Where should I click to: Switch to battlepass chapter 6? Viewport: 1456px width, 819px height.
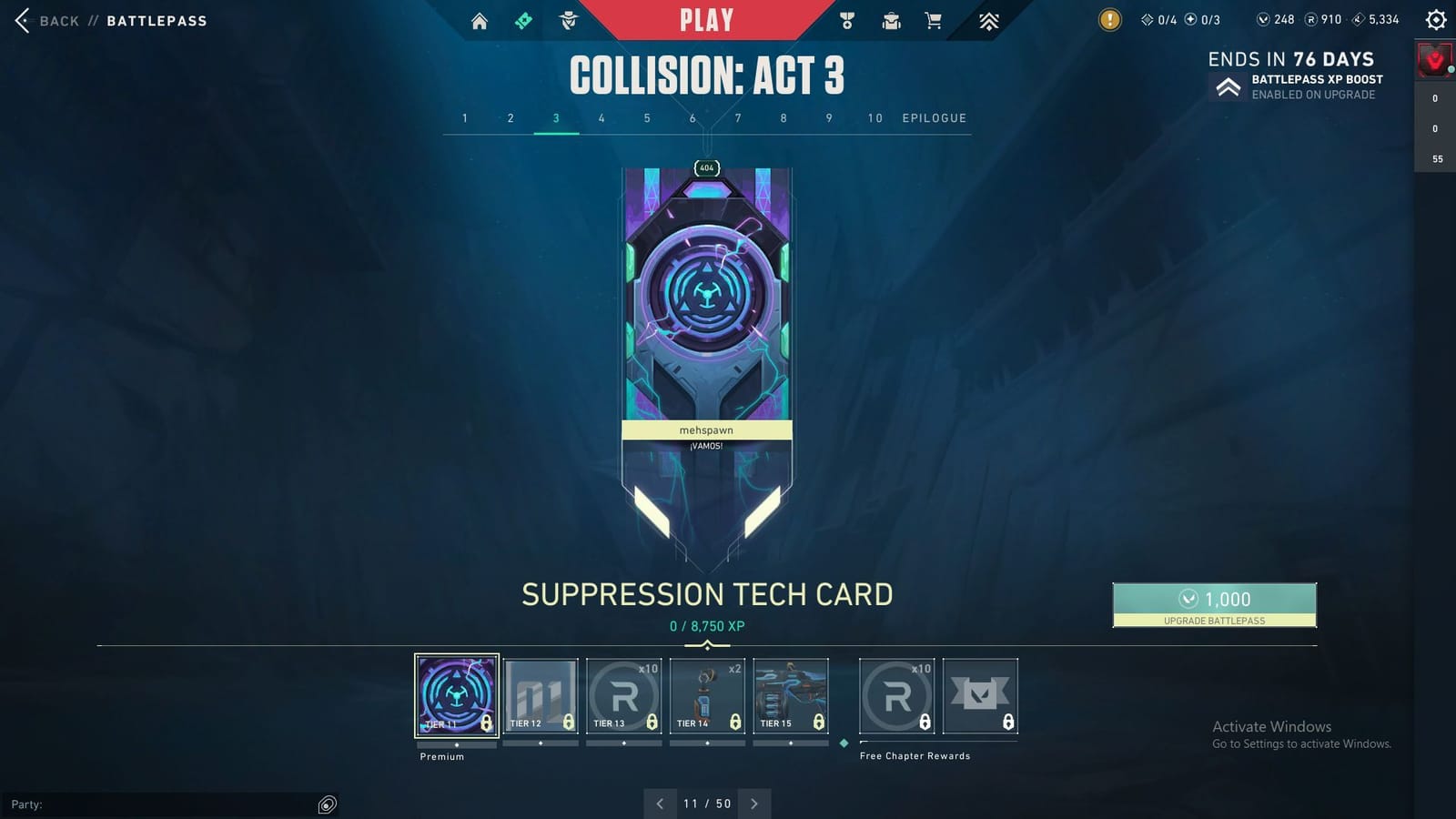(x=693, y=118)
